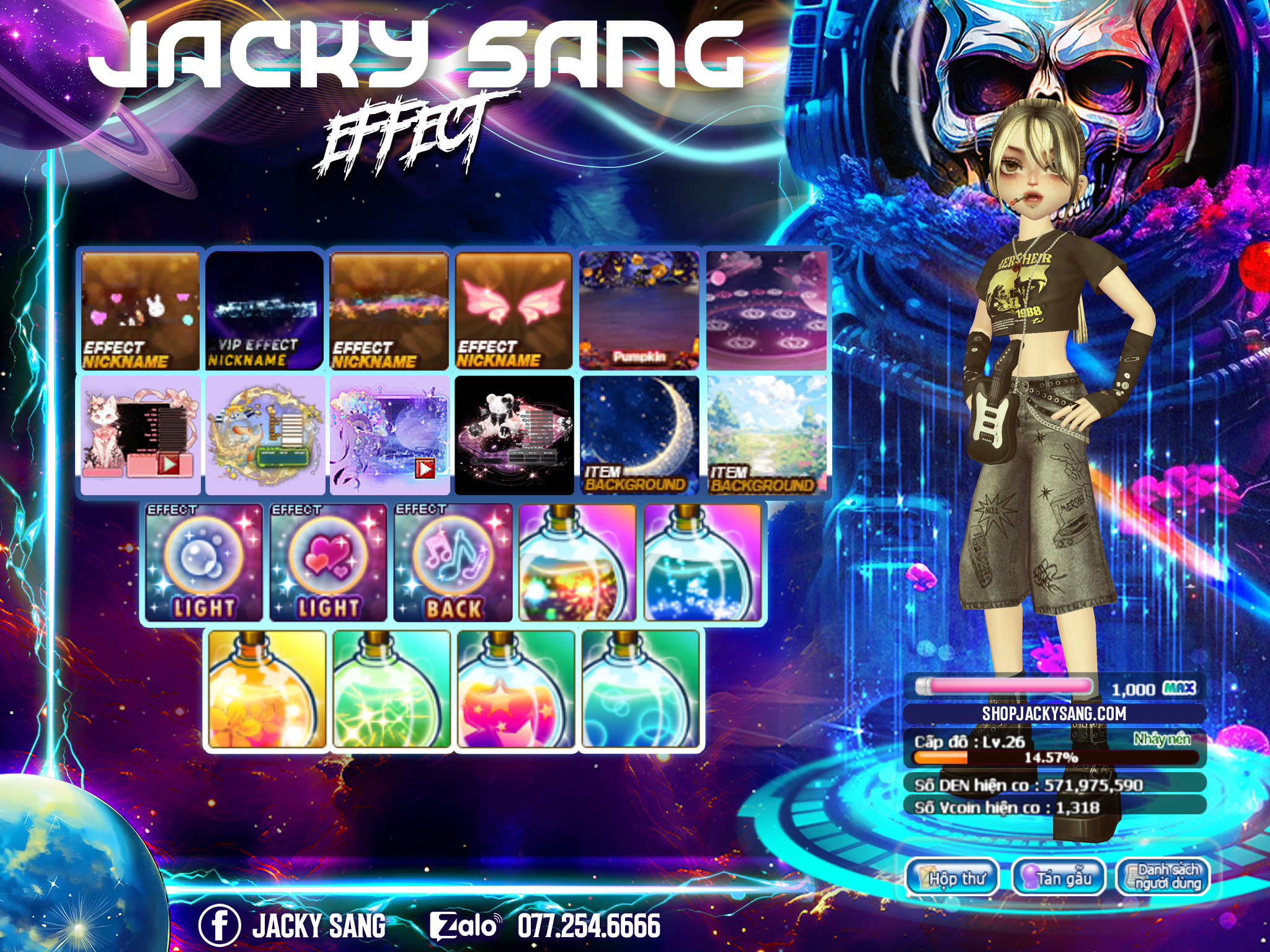Choose the pink hearts Light effect icon
The height and width of the screenshot is (952, 1270).
coord(328,563)
